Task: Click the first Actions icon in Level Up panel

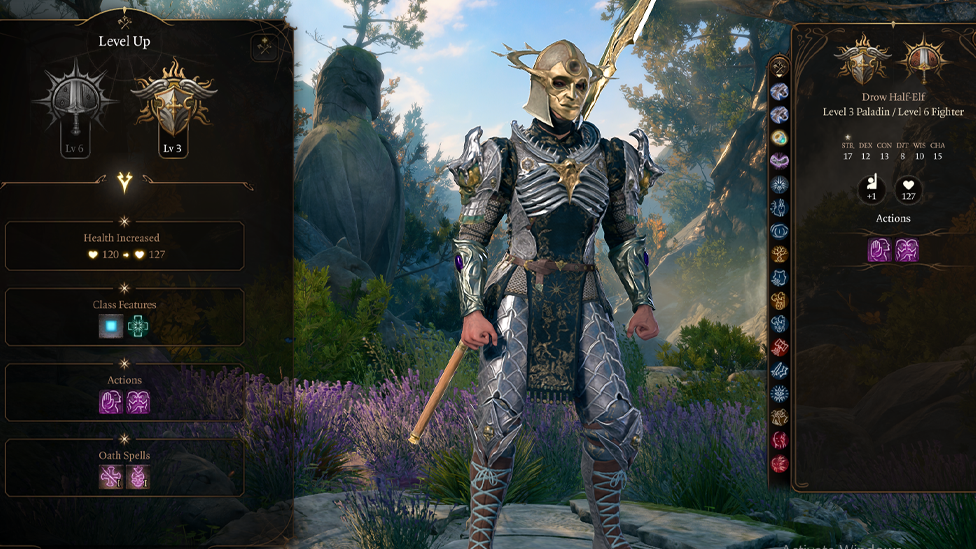Action: click(111, 402)
